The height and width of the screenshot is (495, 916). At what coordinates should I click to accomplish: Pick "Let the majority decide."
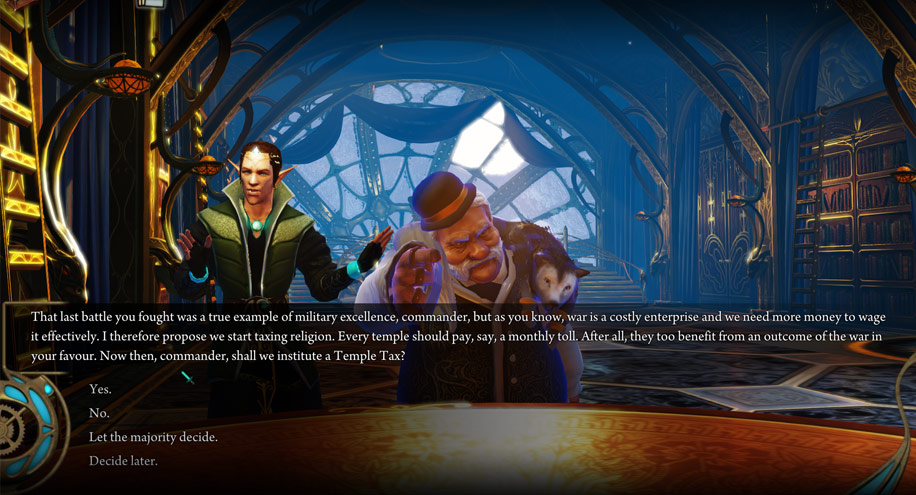coord(153,437)
